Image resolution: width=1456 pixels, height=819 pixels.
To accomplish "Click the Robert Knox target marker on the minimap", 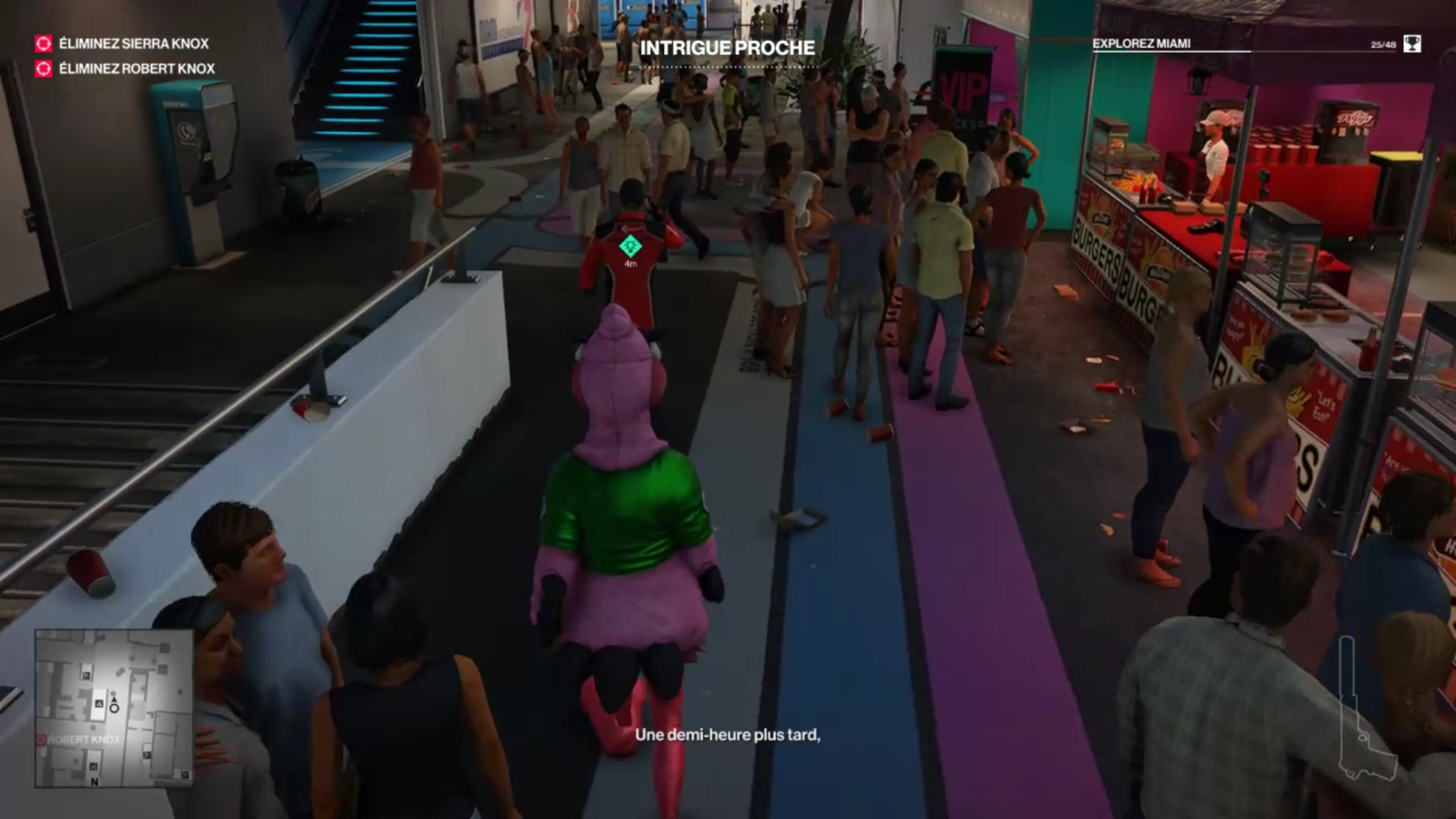I will tap(42, 739).
